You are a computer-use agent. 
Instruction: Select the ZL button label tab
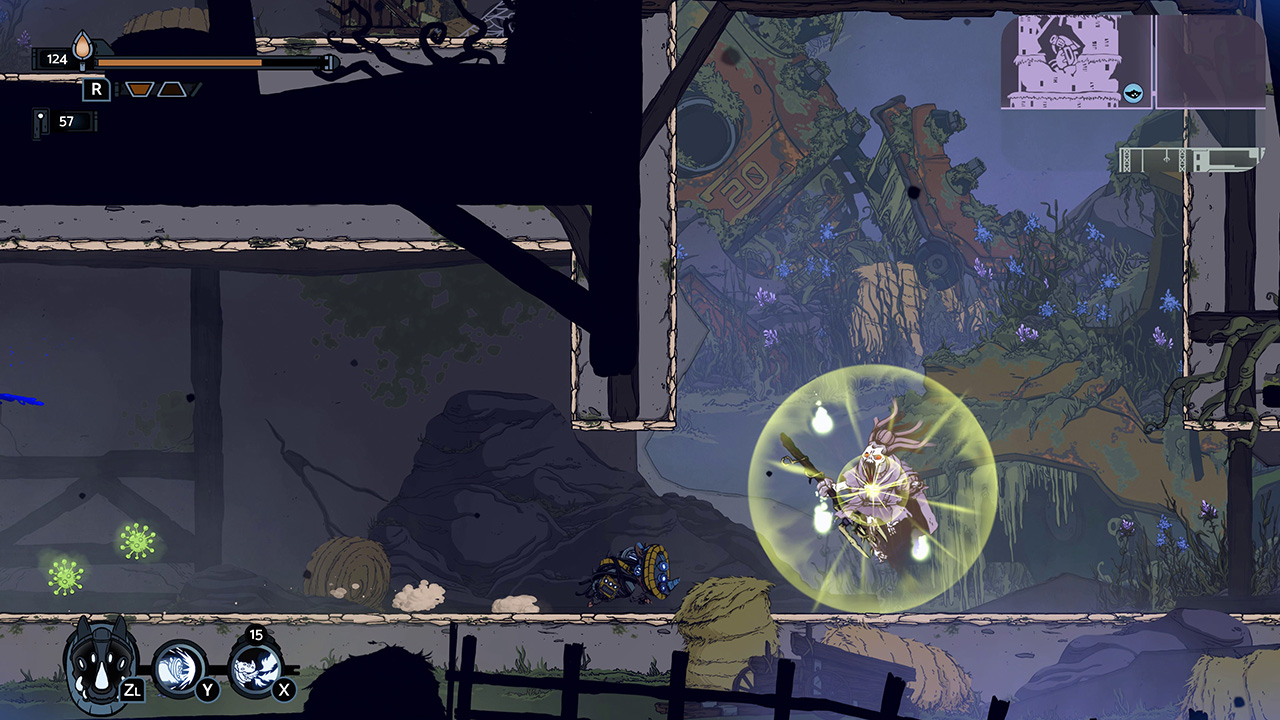click(132, 690)
